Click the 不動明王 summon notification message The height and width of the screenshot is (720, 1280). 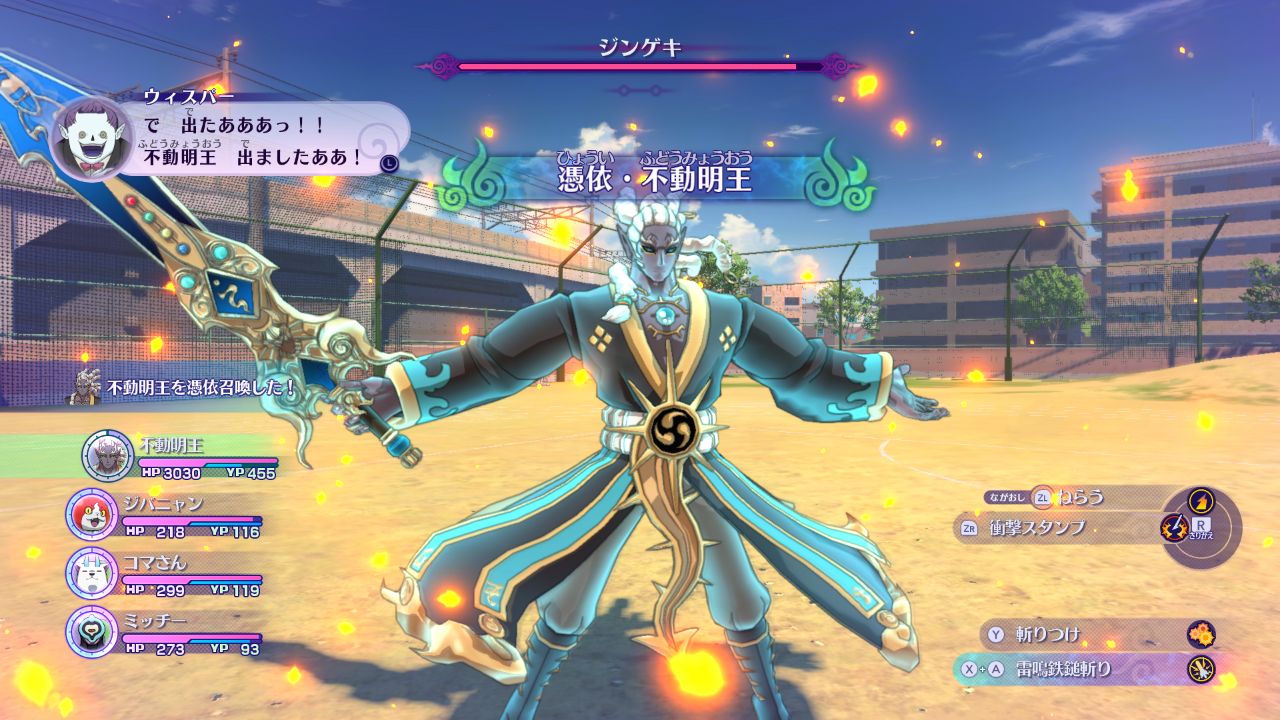point(185,387)
